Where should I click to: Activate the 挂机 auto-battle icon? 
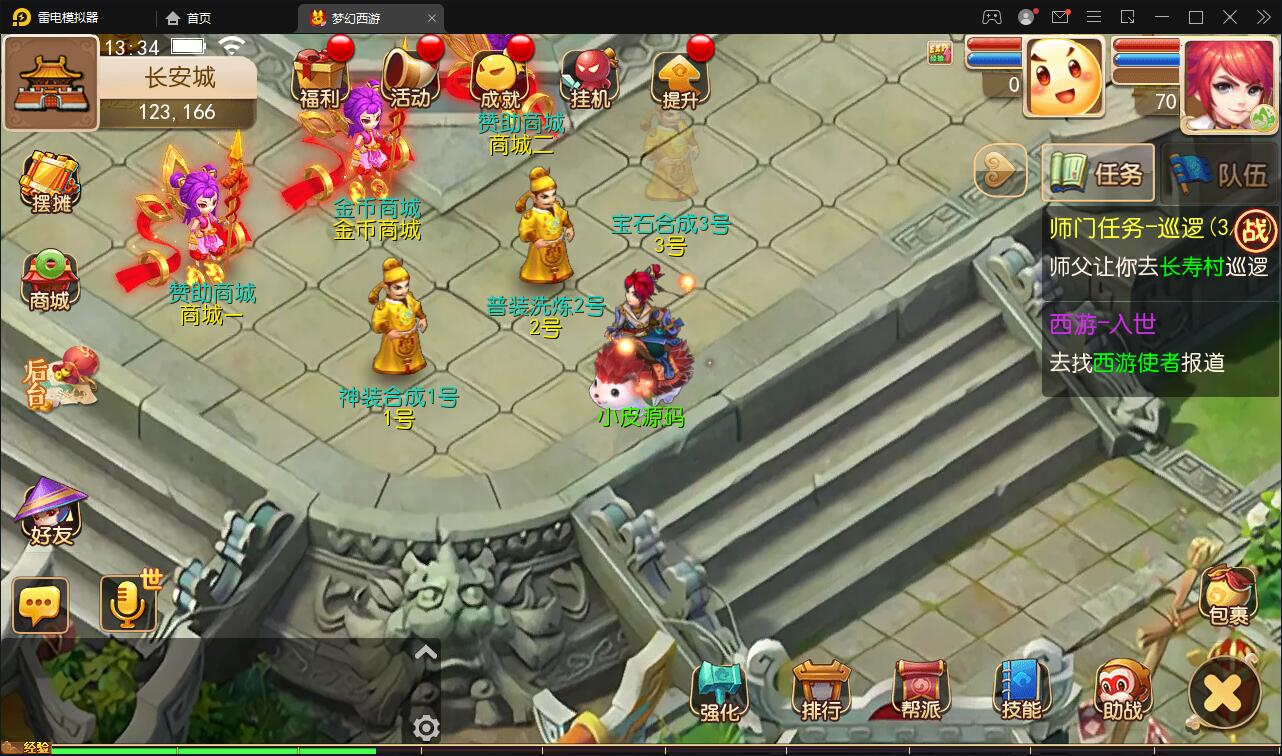[590, 77]
